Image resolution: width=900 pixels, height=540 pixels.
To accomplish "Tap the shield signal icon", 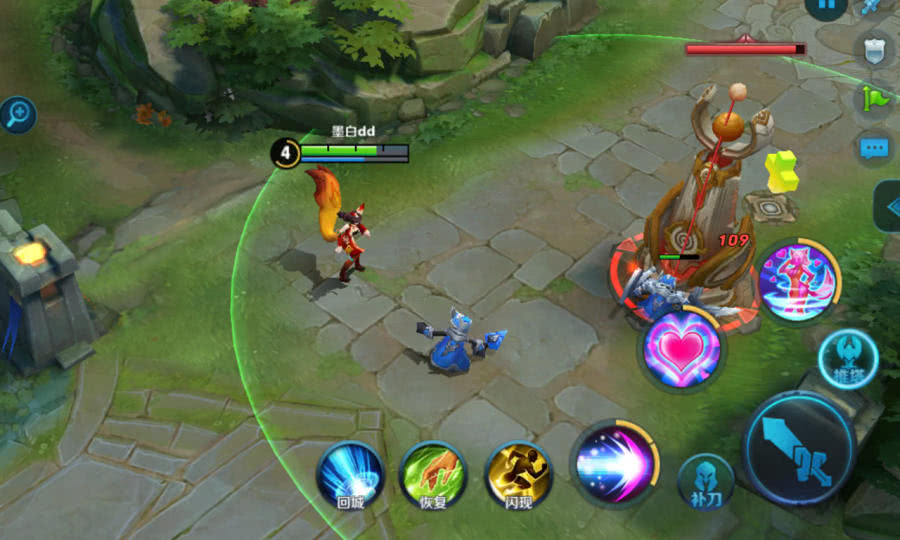I will click(x=875, y=50).
